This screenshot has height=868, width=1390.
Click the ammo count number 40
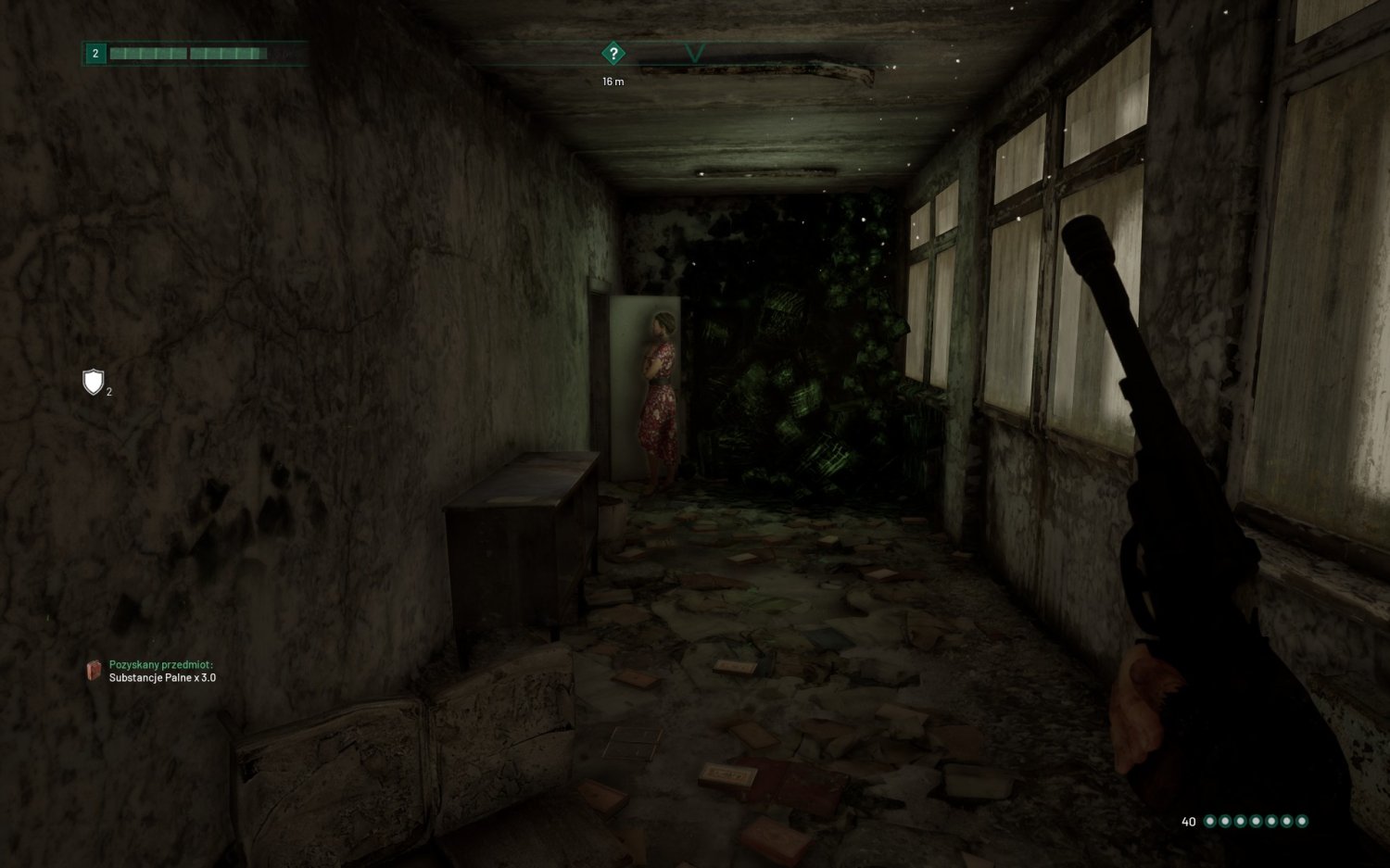(1188, 820)
